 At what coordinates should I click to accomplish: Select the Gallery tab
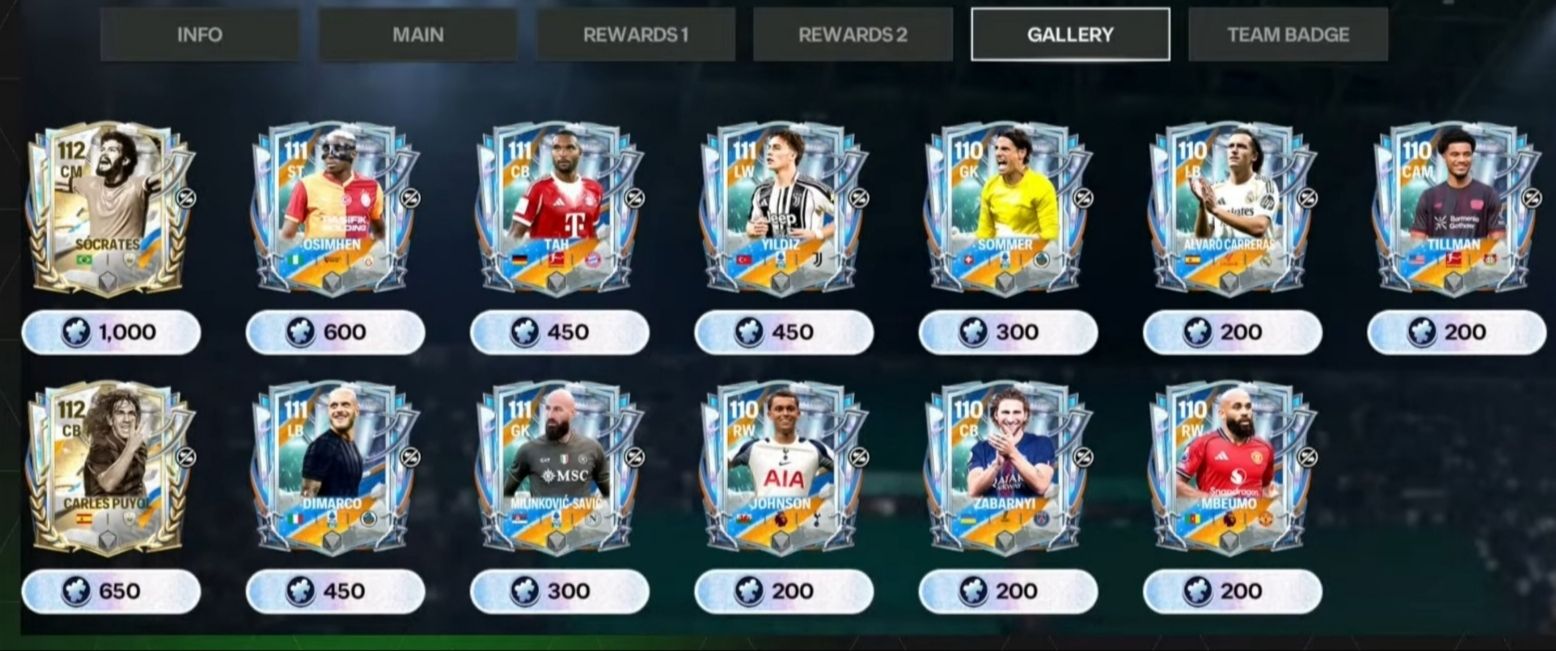(1070, 35)
